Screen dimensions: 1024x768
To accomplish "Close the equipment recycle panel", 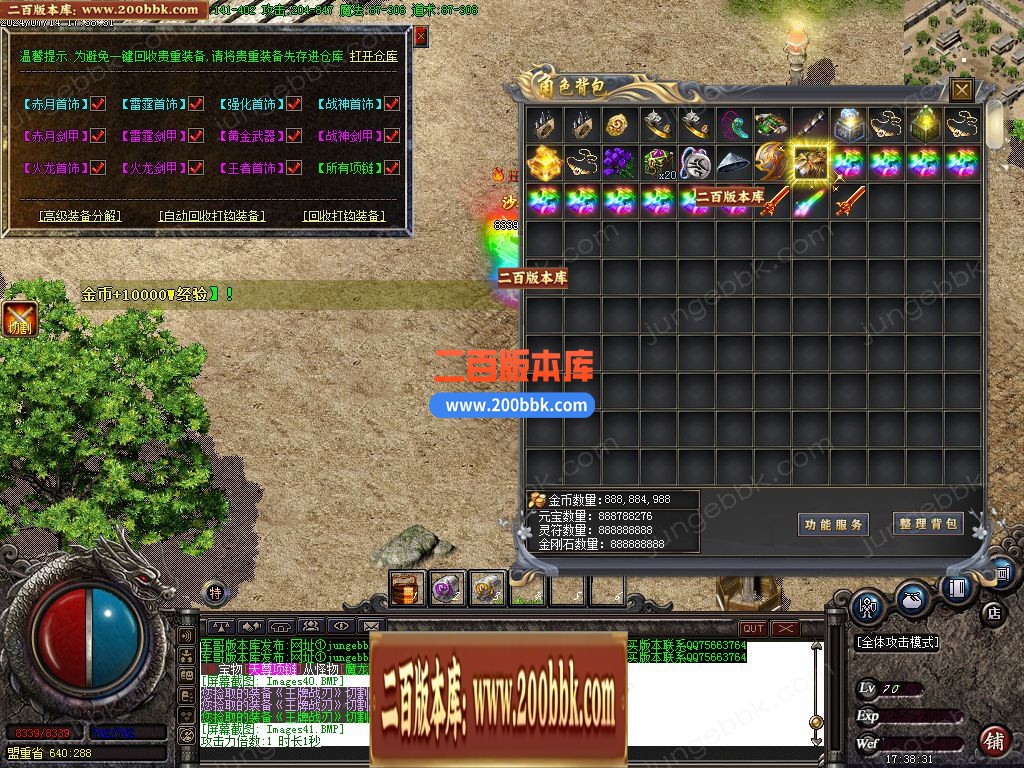I will (x=421, y=36).
